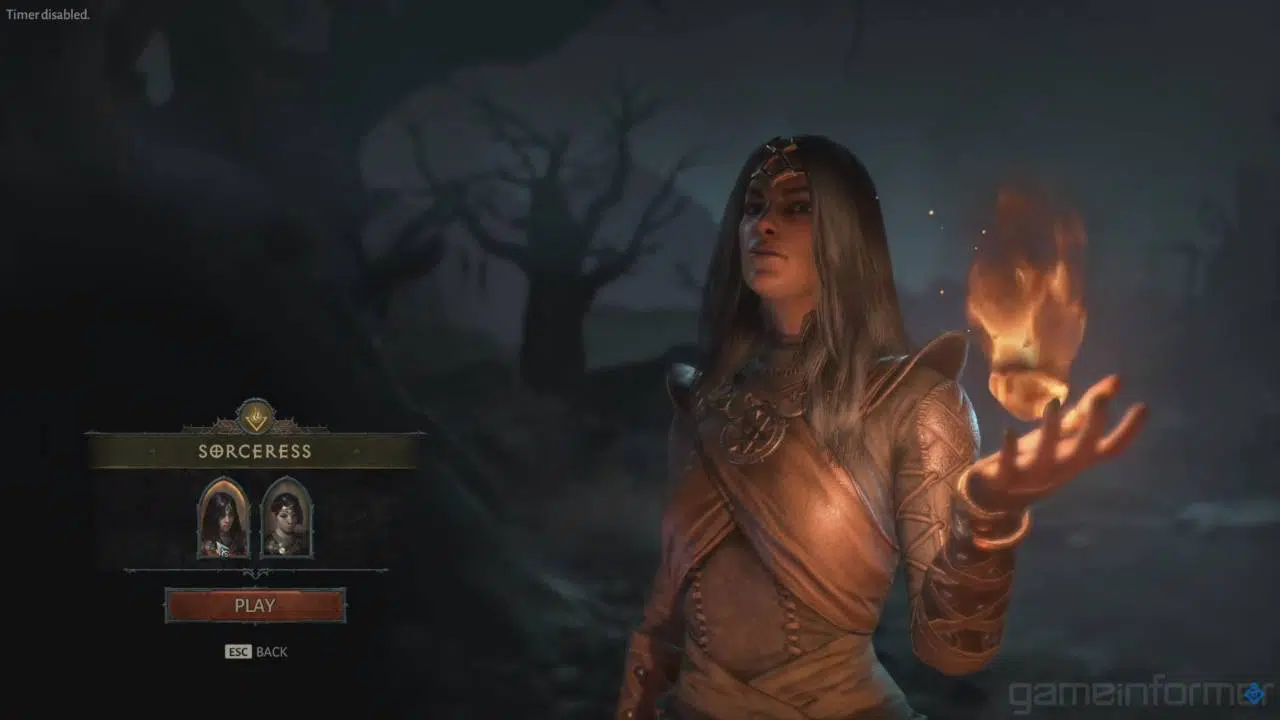Choose the short-haired sorceress portrait
This screenshot has height=720, width=1280.
pos(287,518)
